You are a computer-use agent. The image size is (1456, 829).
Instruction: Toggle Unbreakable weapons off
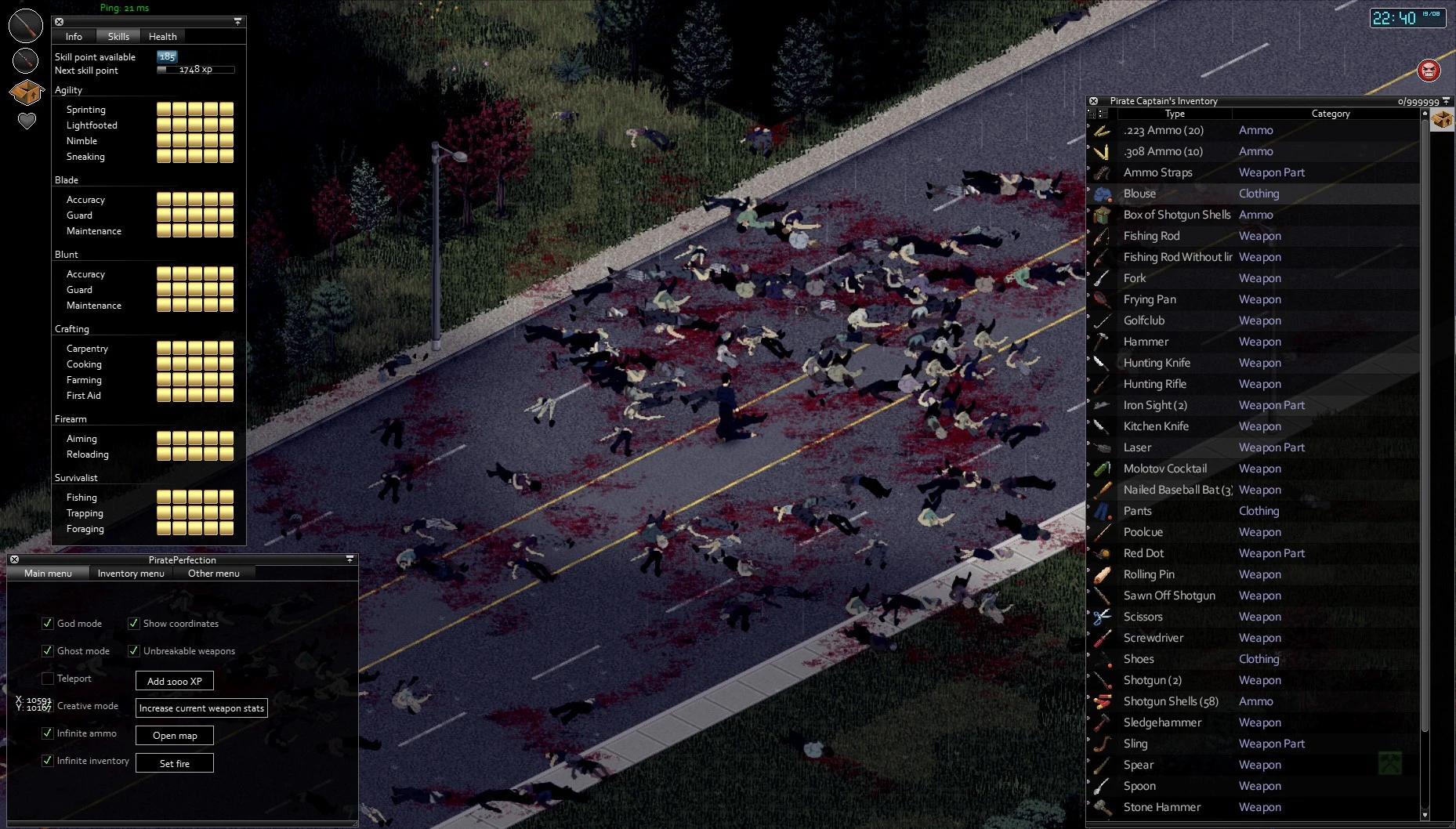[133, 650]
